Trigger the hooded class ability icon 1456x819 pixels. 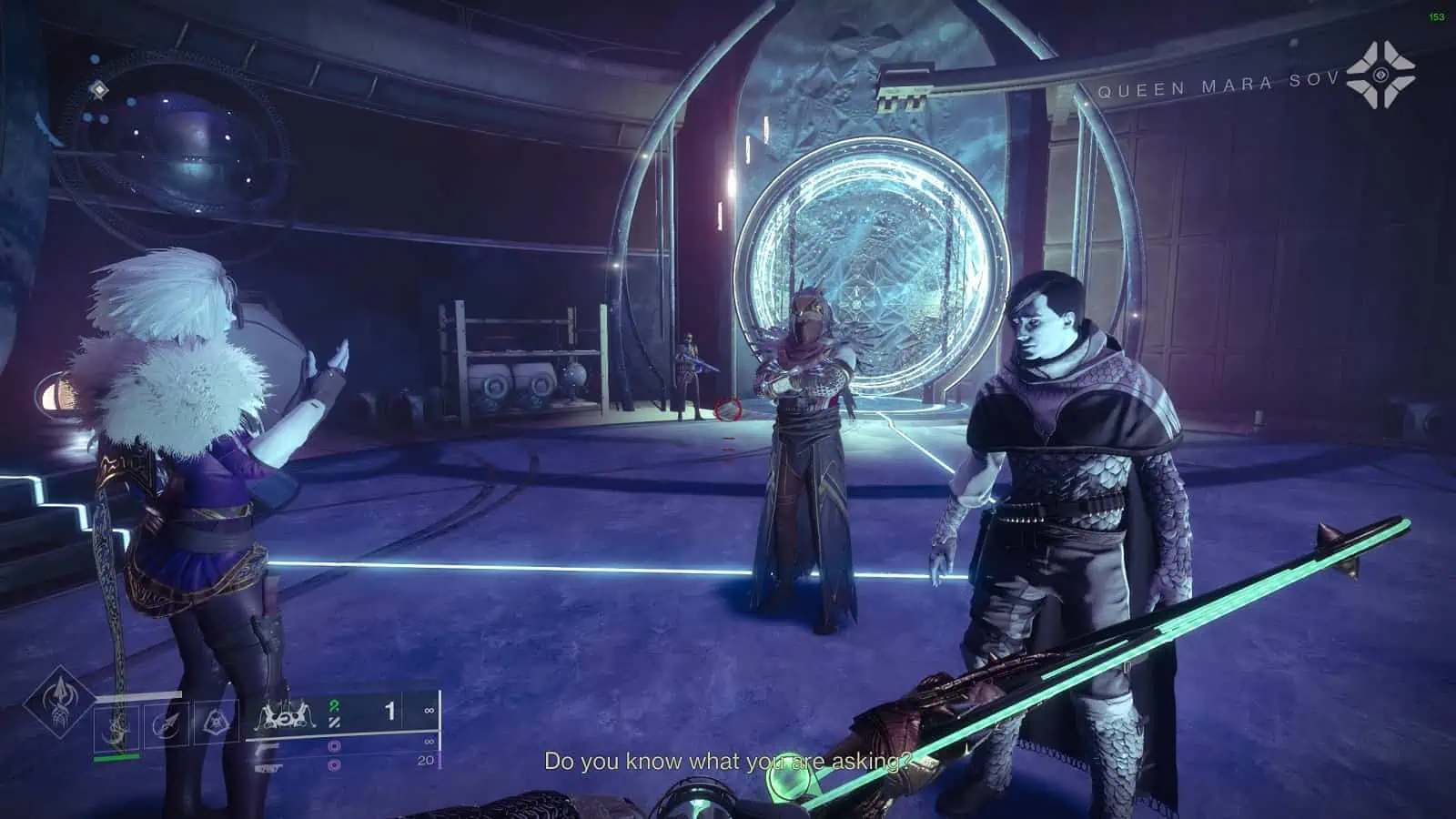[217, 723]
